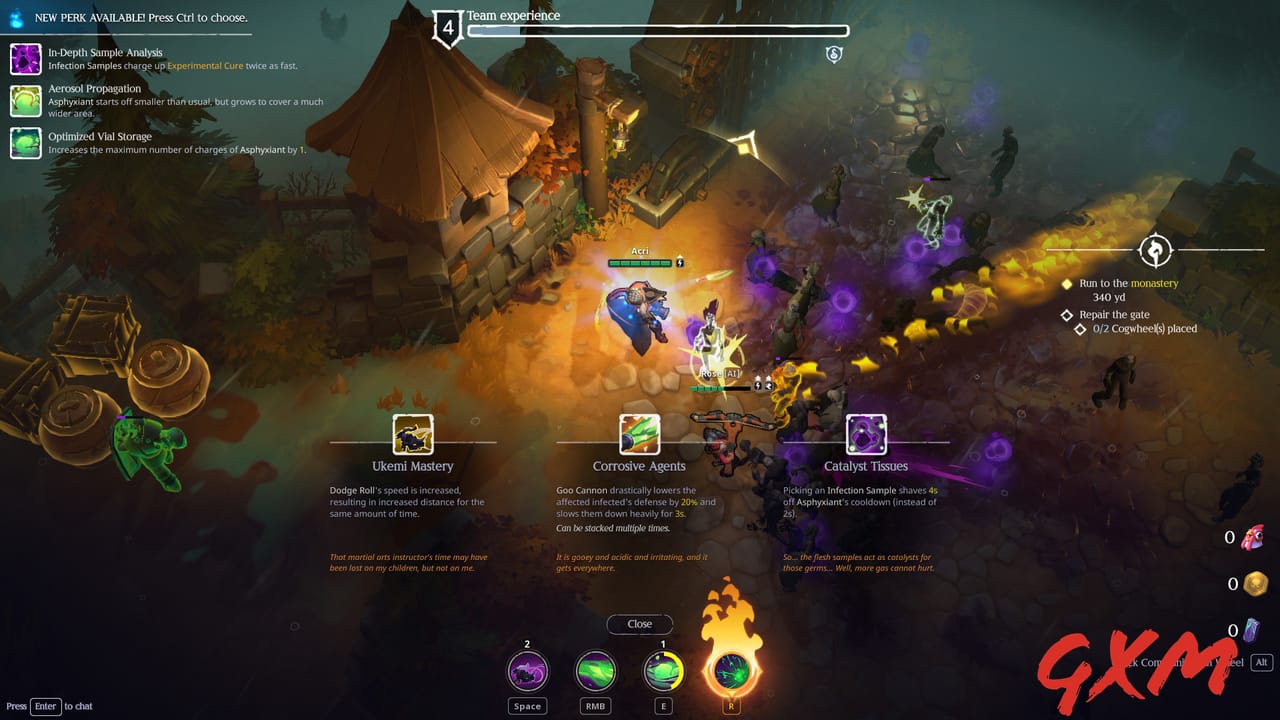Click the shield icon under the experience bar
This screenshot has width=1280, height=720.
click(x=834, y=55)
